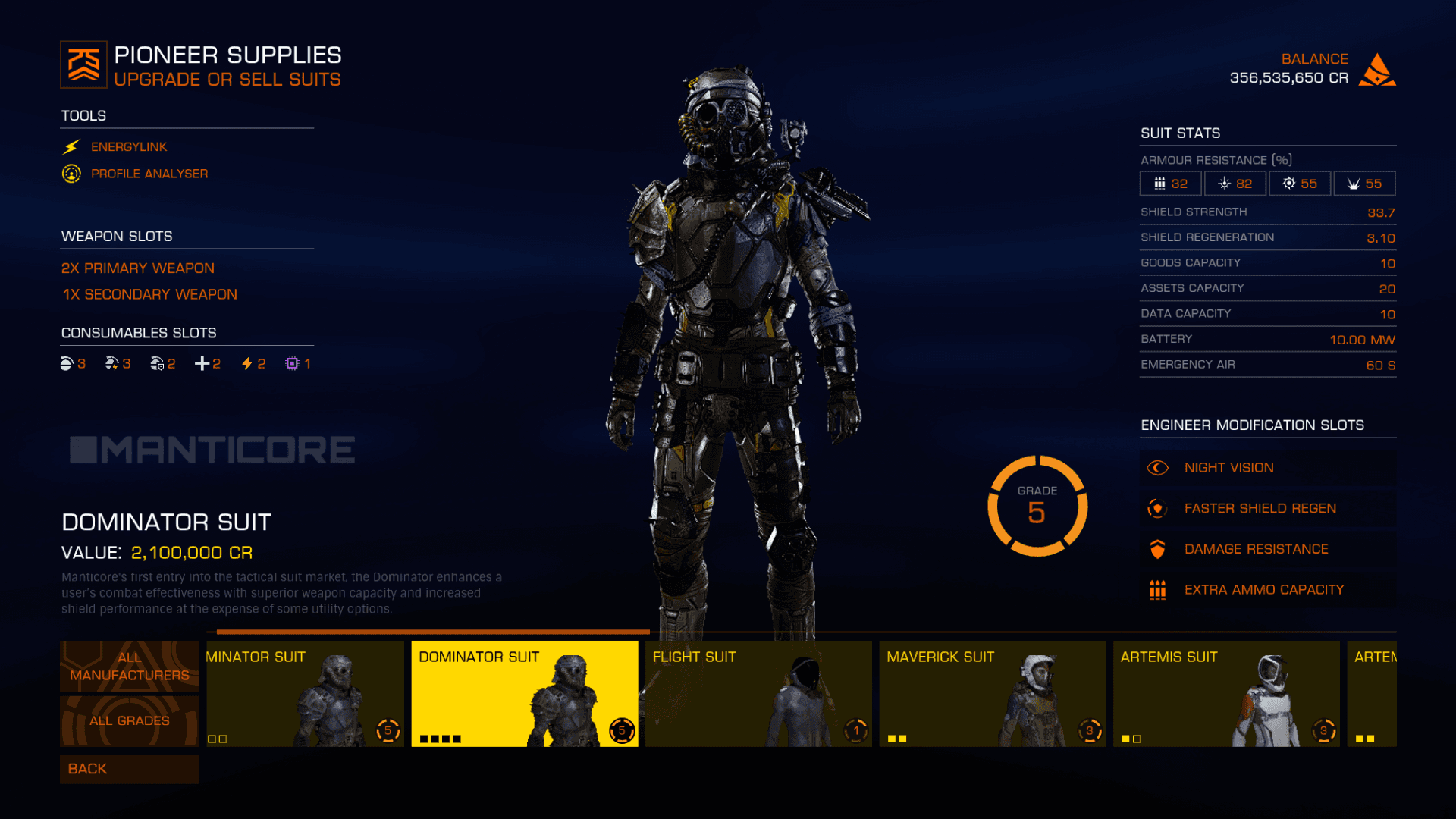
Task: Open the Extra Ammo Capacity modification
Action: [1266, 590]
